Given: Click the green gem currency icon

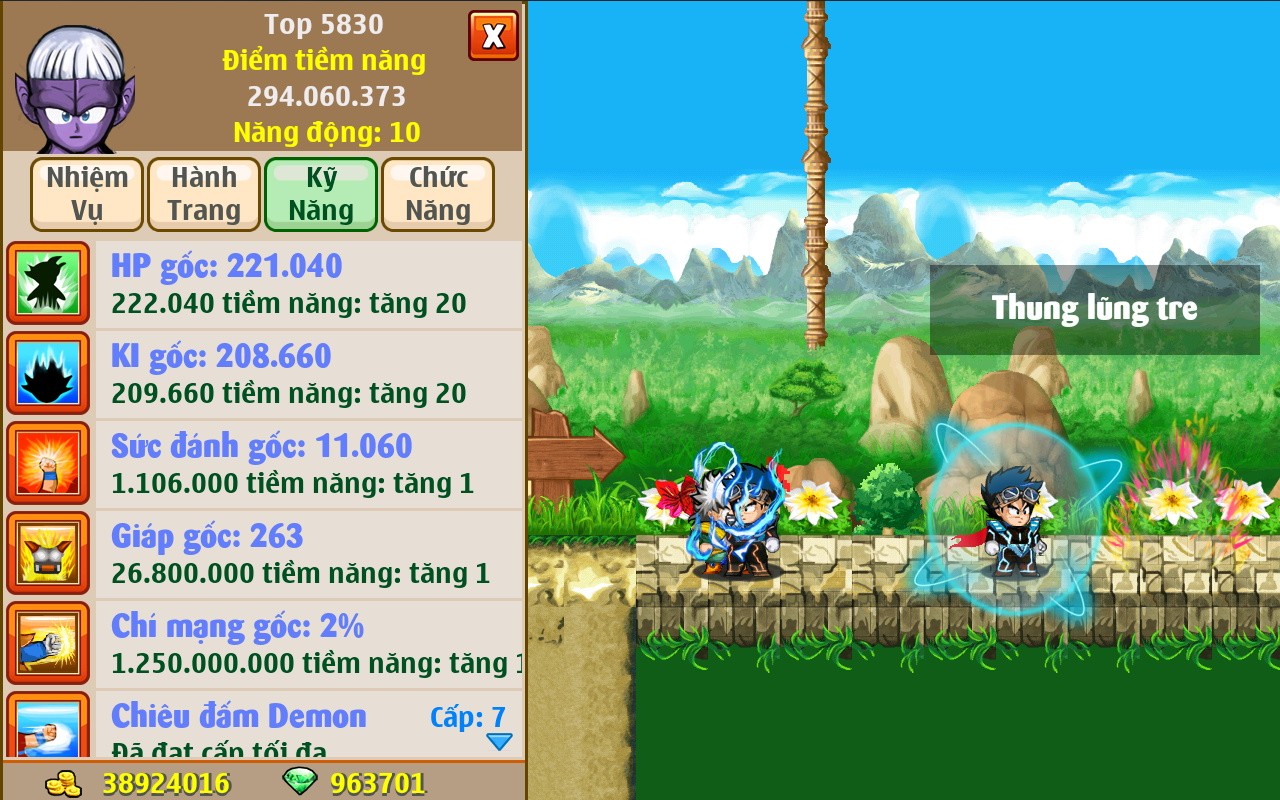Looking at the screenshot, I should click(x=300, y=784).
